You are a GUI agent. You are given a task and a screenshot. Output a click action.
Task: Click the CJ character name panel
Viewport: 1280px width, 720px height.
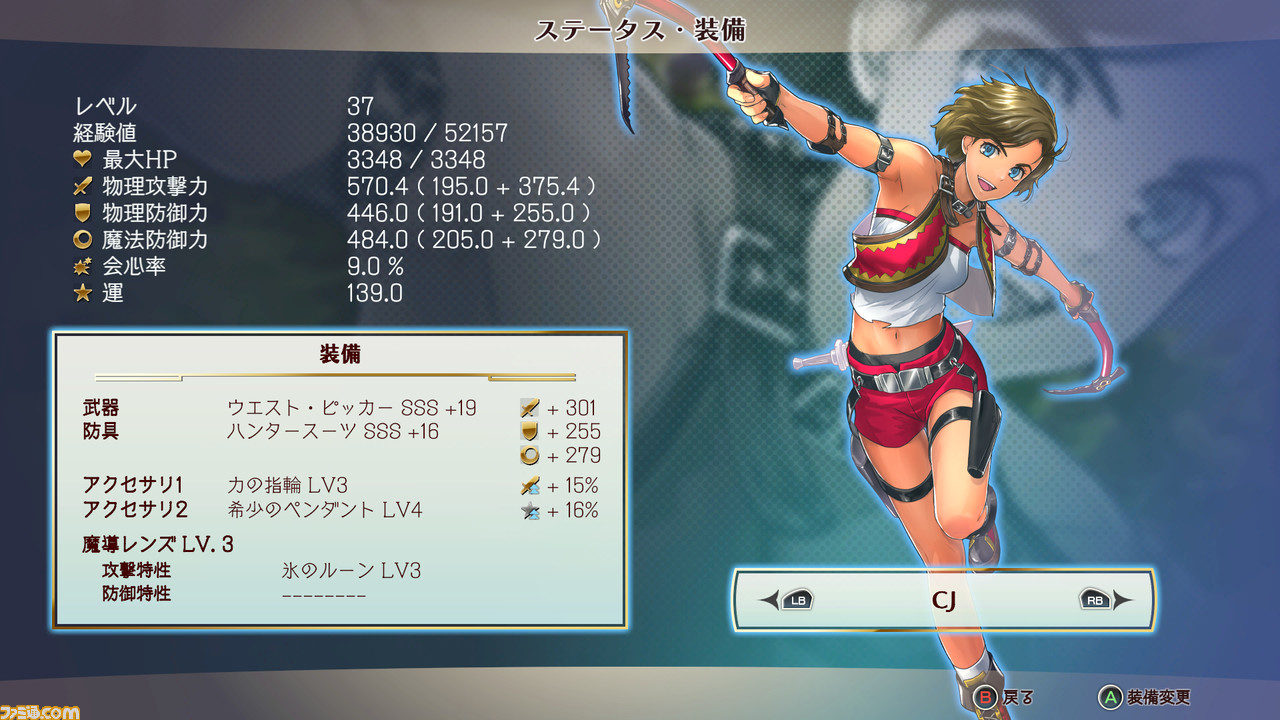(x=944, y=600)
